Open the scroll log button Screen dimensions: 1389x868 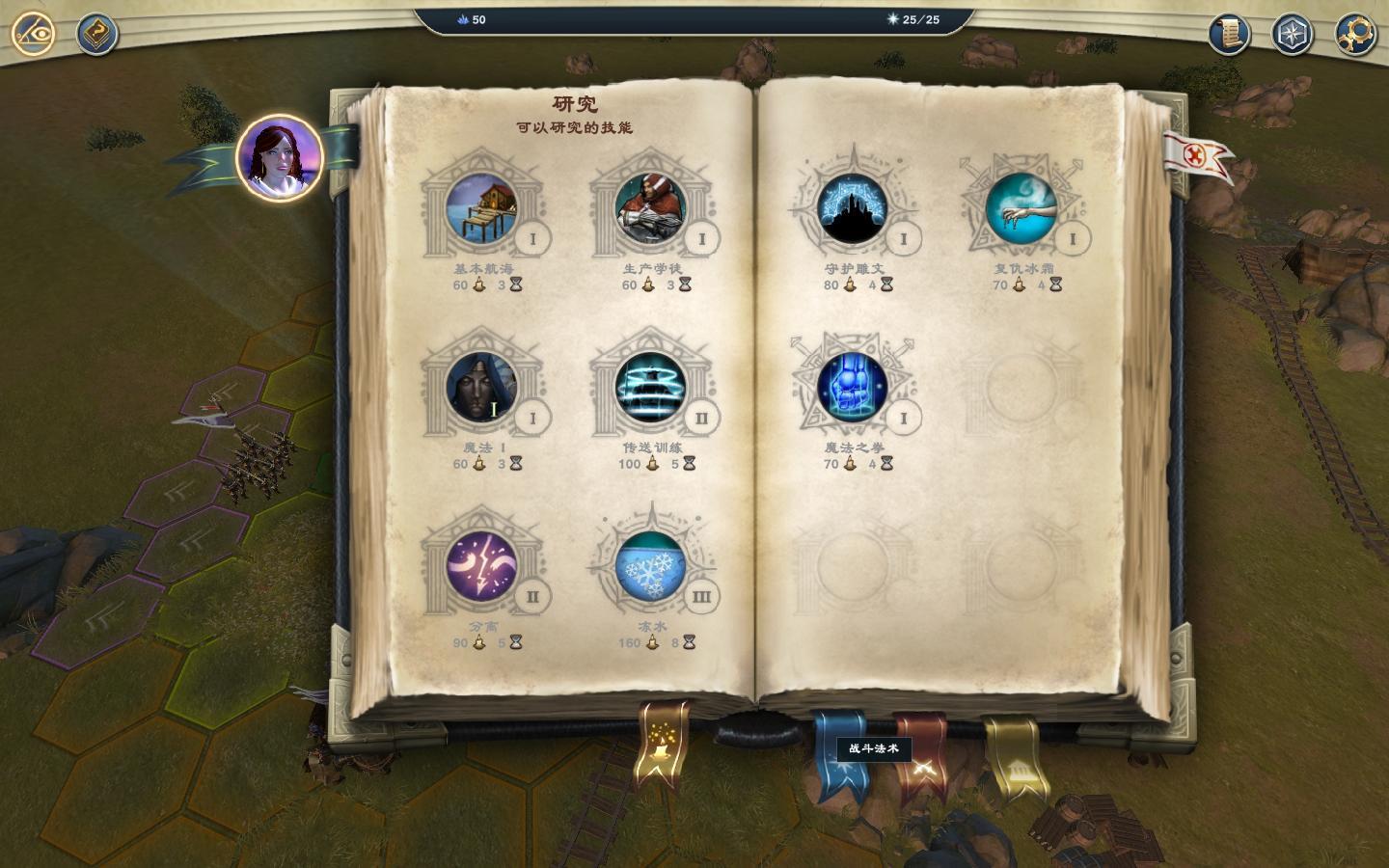tap(1229, 35)
